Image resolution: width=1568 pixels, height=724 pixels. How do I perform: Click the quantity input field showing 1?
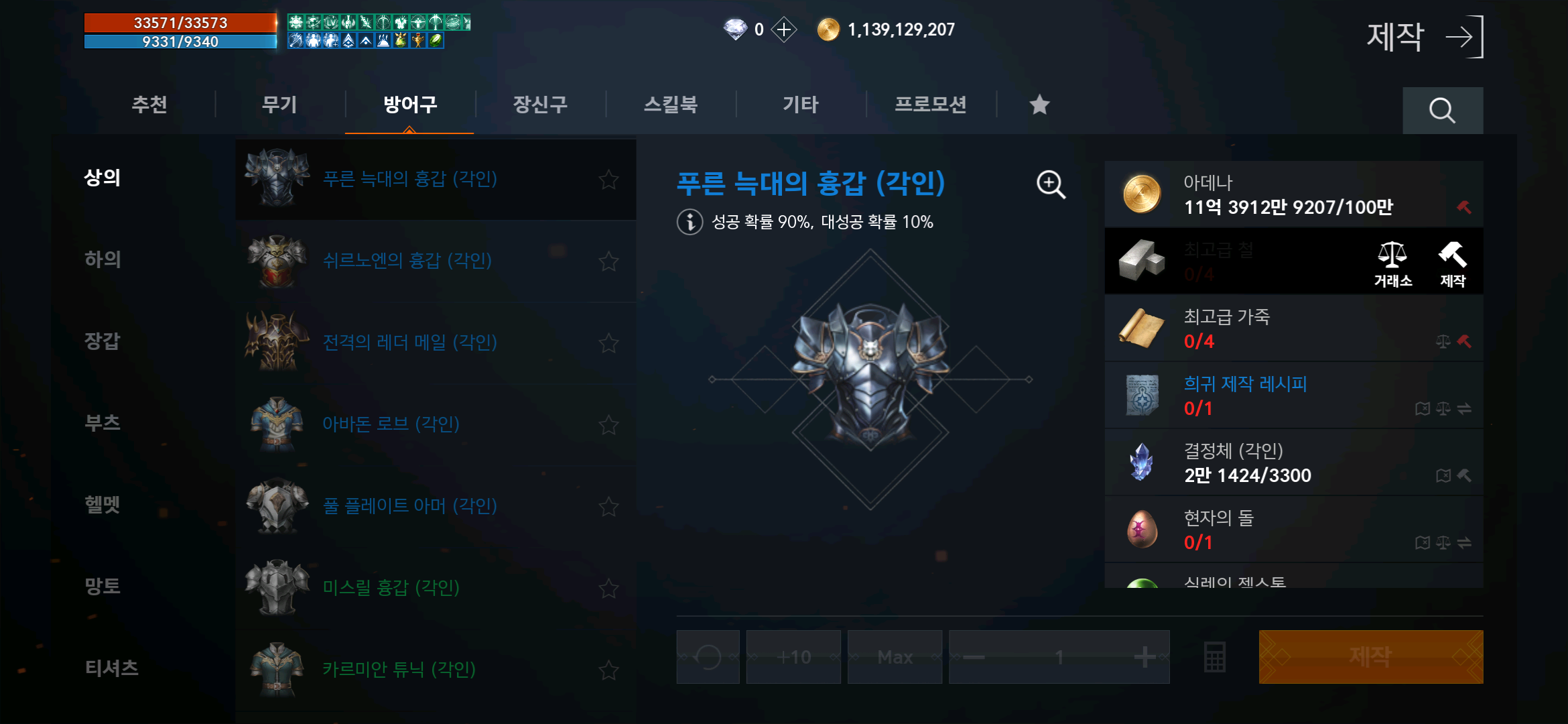pyautogui.click(x=1059, y=656)
